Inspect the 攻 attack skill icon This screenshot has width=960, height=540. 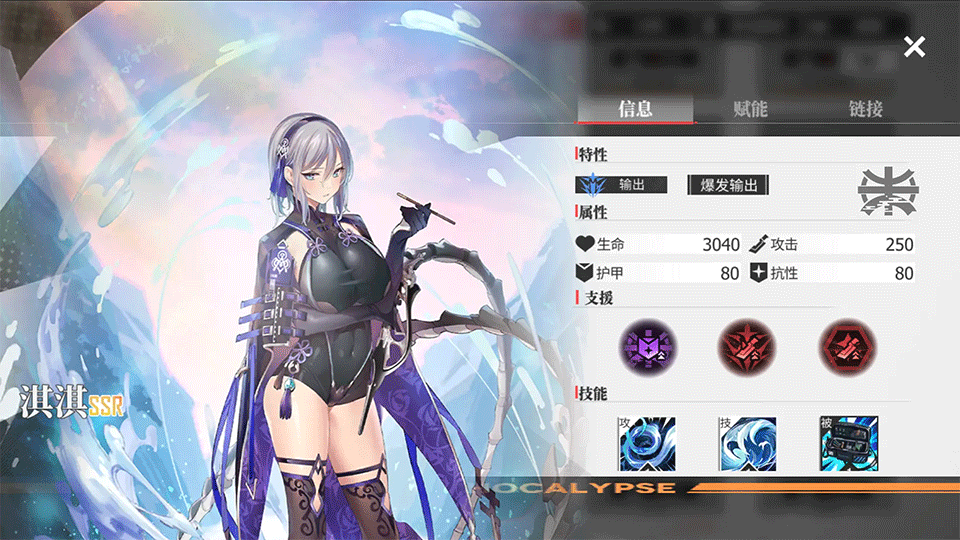(x=647, y=443)
